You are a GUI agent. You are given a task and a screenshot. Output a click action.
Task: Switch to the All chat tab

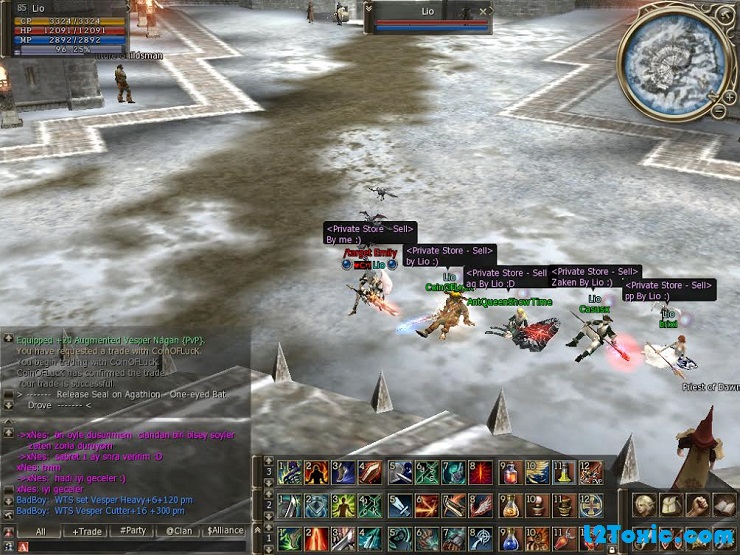pos(40,531)
